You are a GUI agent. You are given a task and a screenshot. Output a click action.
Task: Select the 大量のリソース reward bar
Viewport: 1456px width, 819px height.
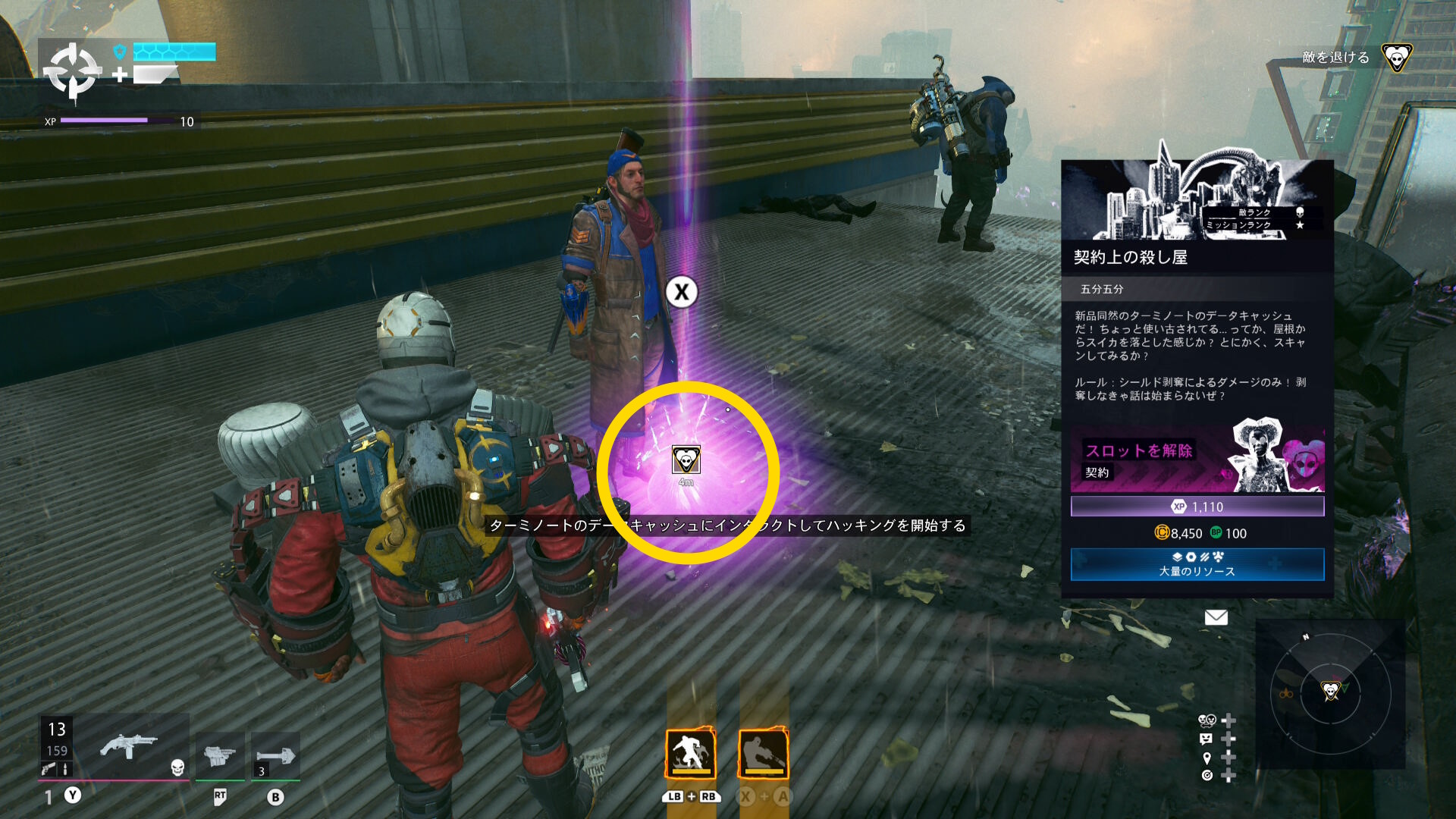pyautogui.click(x=1197, y=564)
